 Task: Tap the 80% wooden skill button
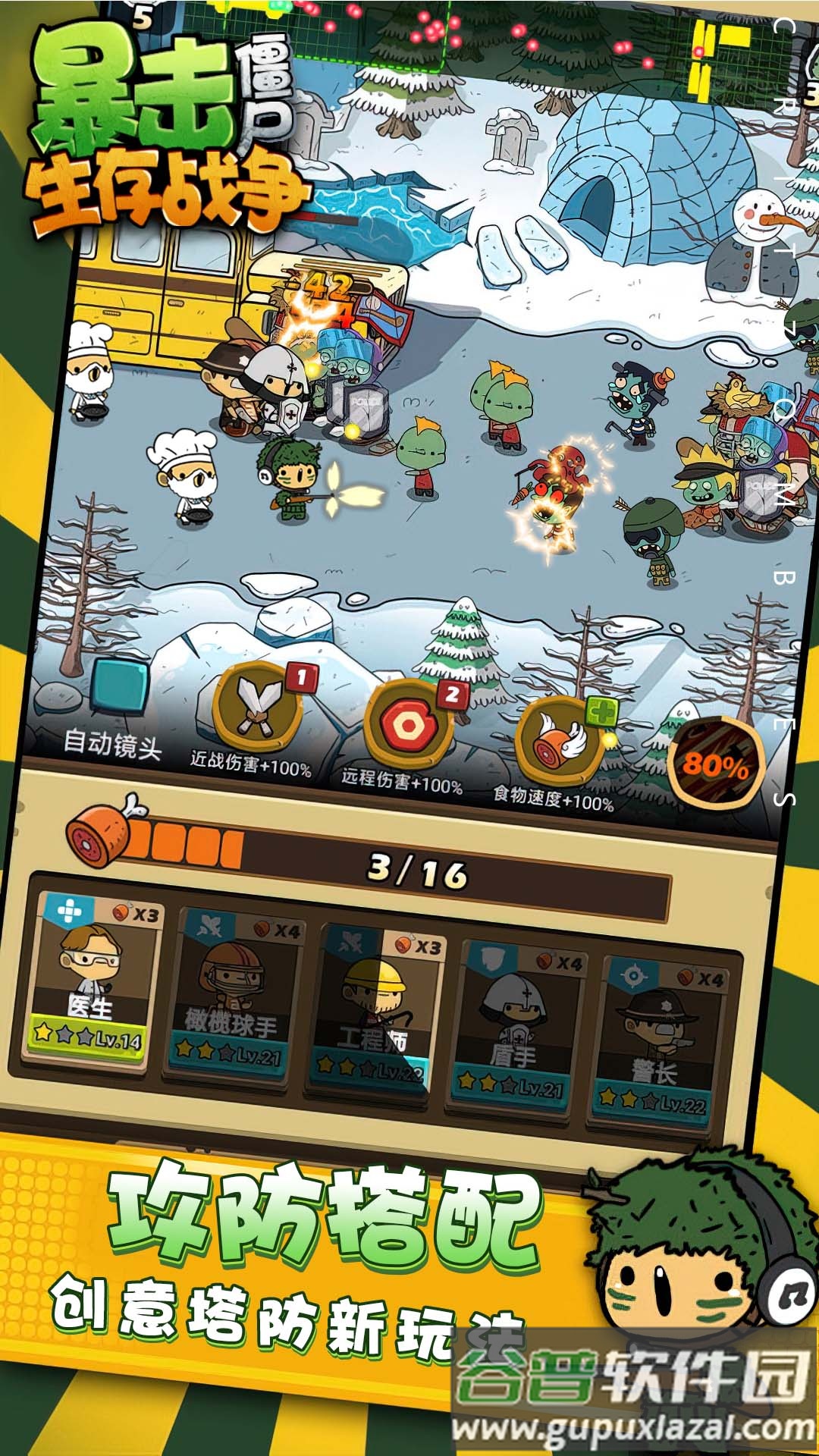coord(714,762)
